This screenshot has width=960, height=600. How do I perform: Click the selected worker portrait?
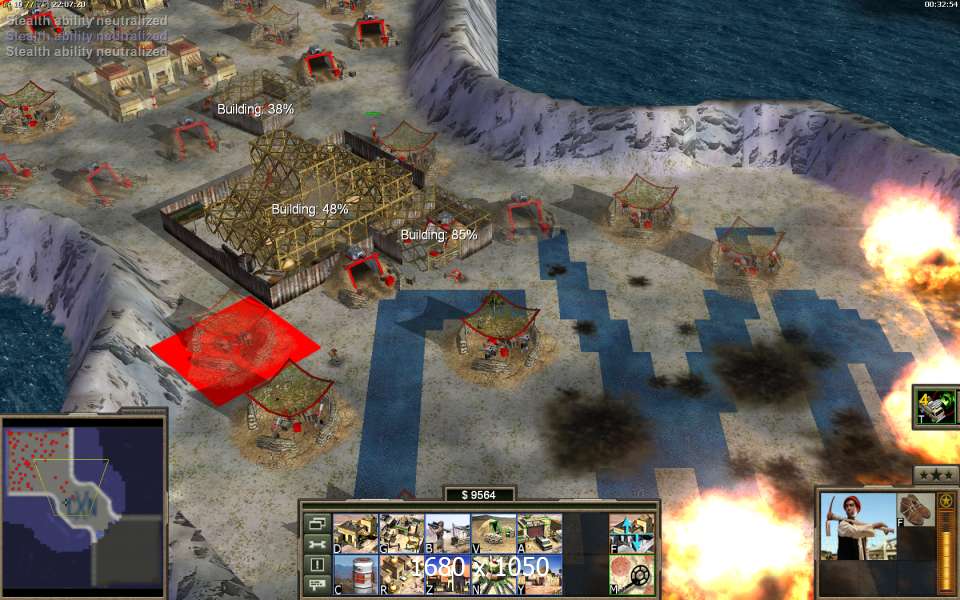[x=857, y=527]
